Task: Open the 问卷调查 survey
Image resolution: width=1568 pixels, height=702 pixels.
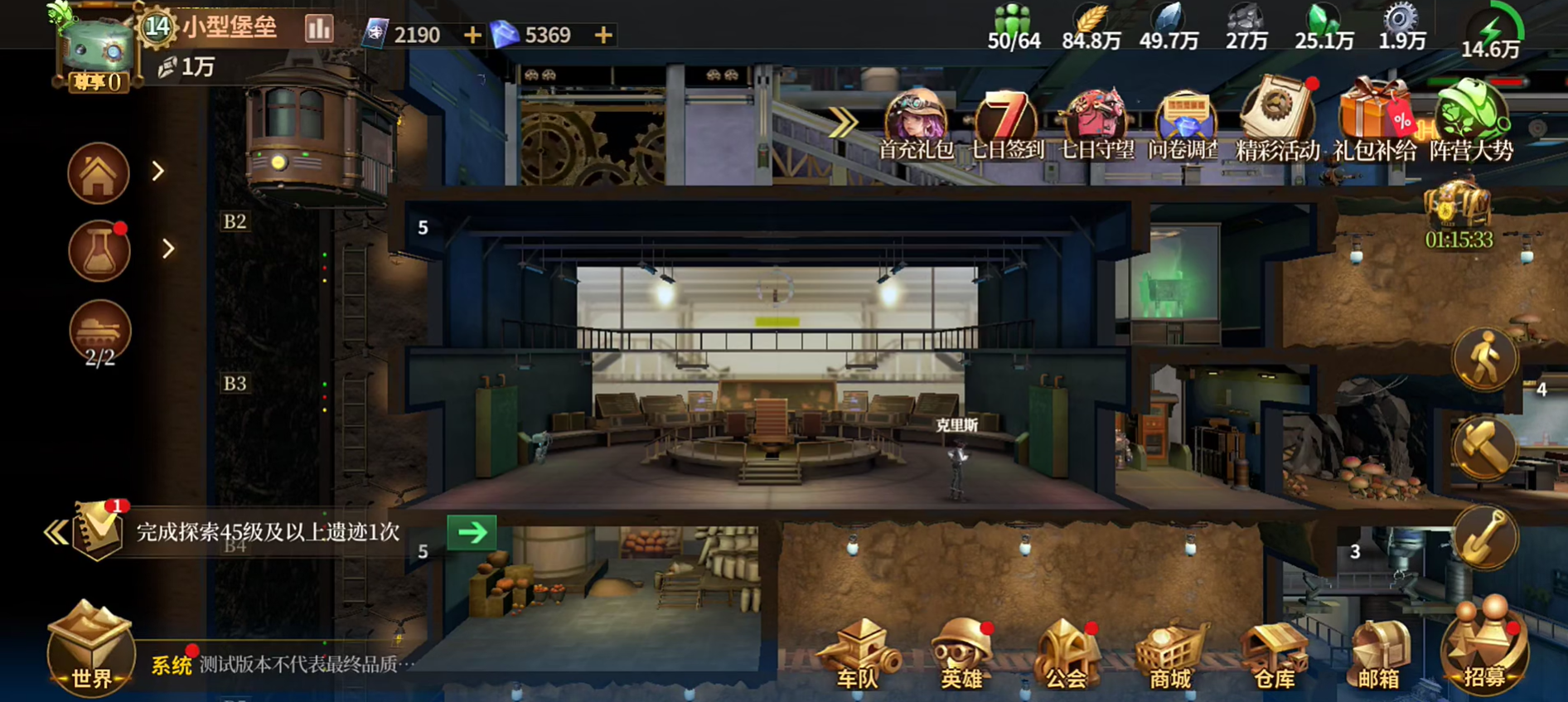Action: click(1183, 124)
